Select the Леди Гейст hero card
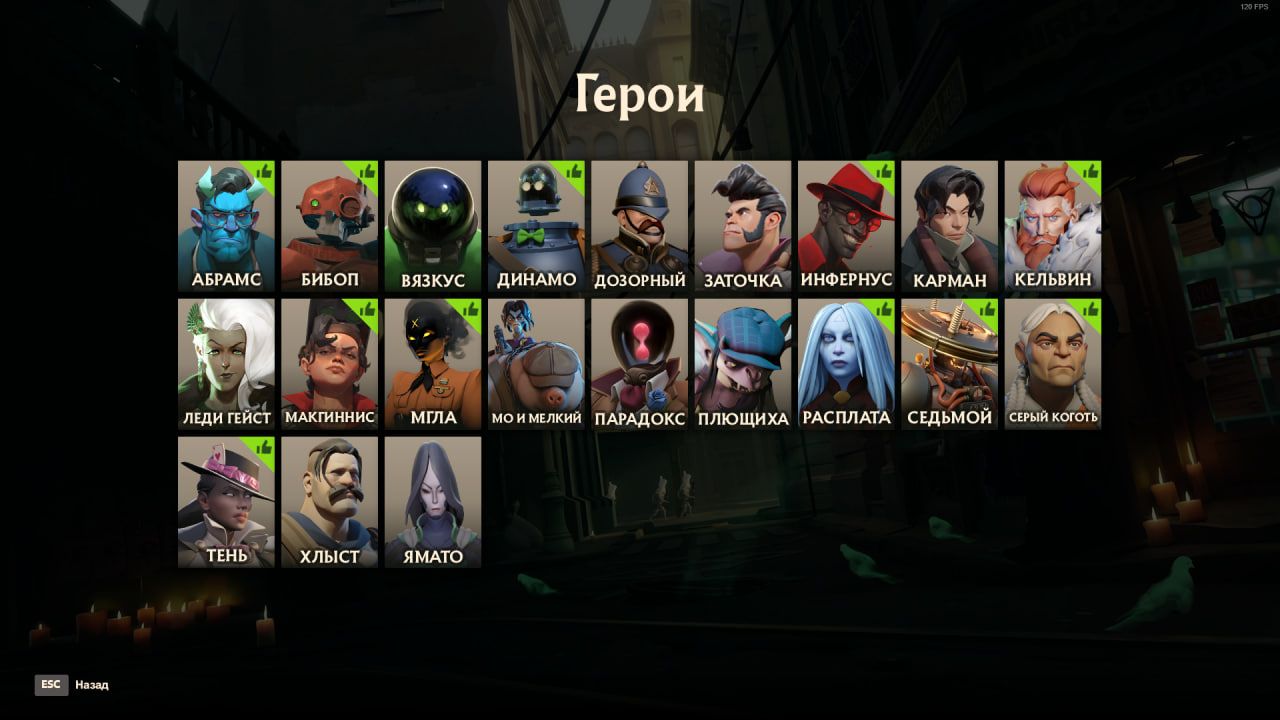The image size is (1280, 720). click(226, 364)
